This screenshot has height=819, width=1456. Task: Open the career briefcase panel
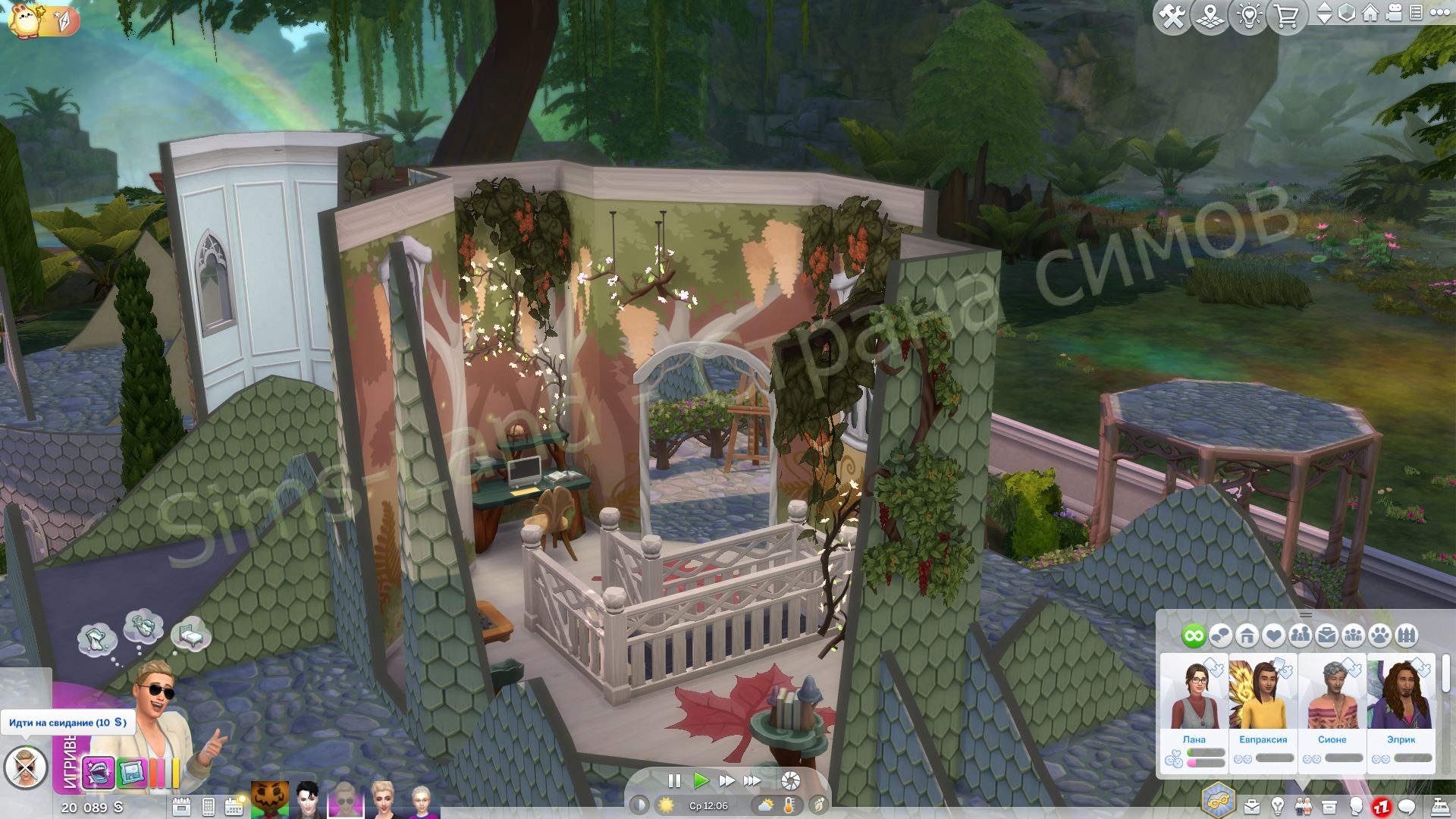1251,806
